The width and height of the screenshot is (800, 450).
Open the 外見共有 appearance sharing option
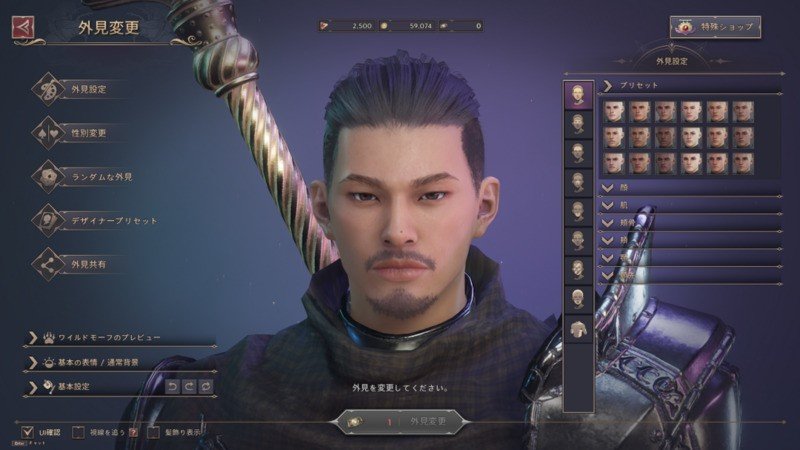pos(88,264)
